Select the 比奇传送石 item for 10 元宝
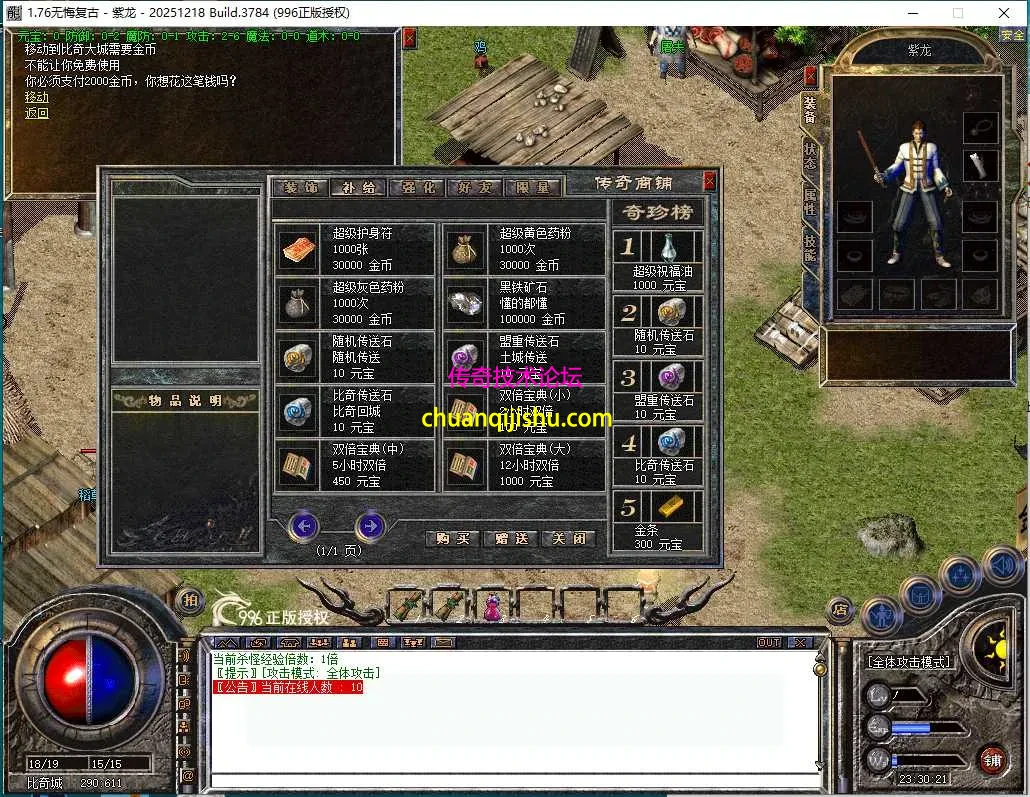 pos(355,411)
